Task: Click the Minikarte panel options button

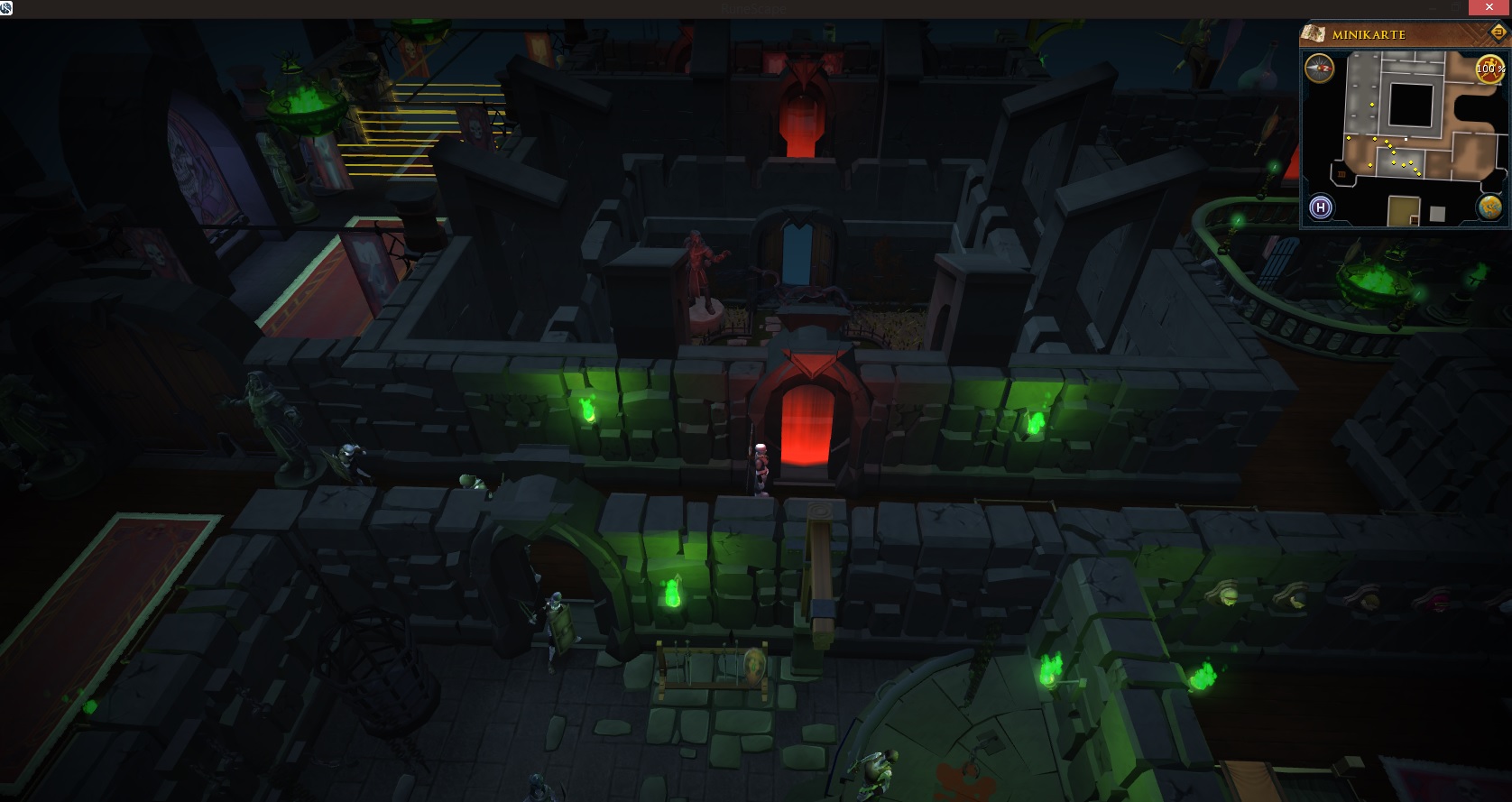Action: pyautogui.click(x=1498, y=32)
